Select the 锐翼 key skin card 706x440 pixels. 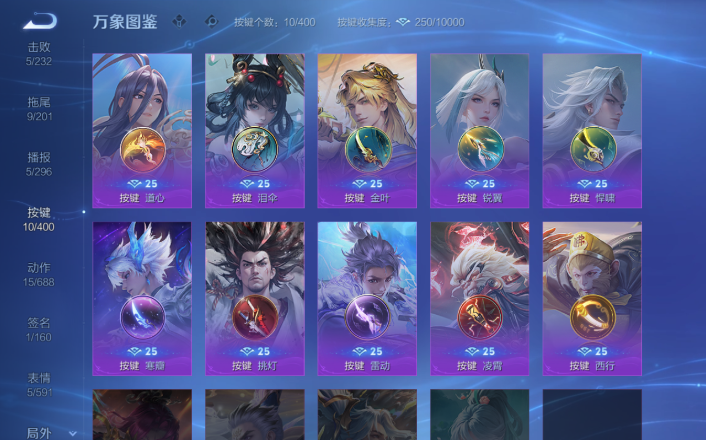(479, 130)
